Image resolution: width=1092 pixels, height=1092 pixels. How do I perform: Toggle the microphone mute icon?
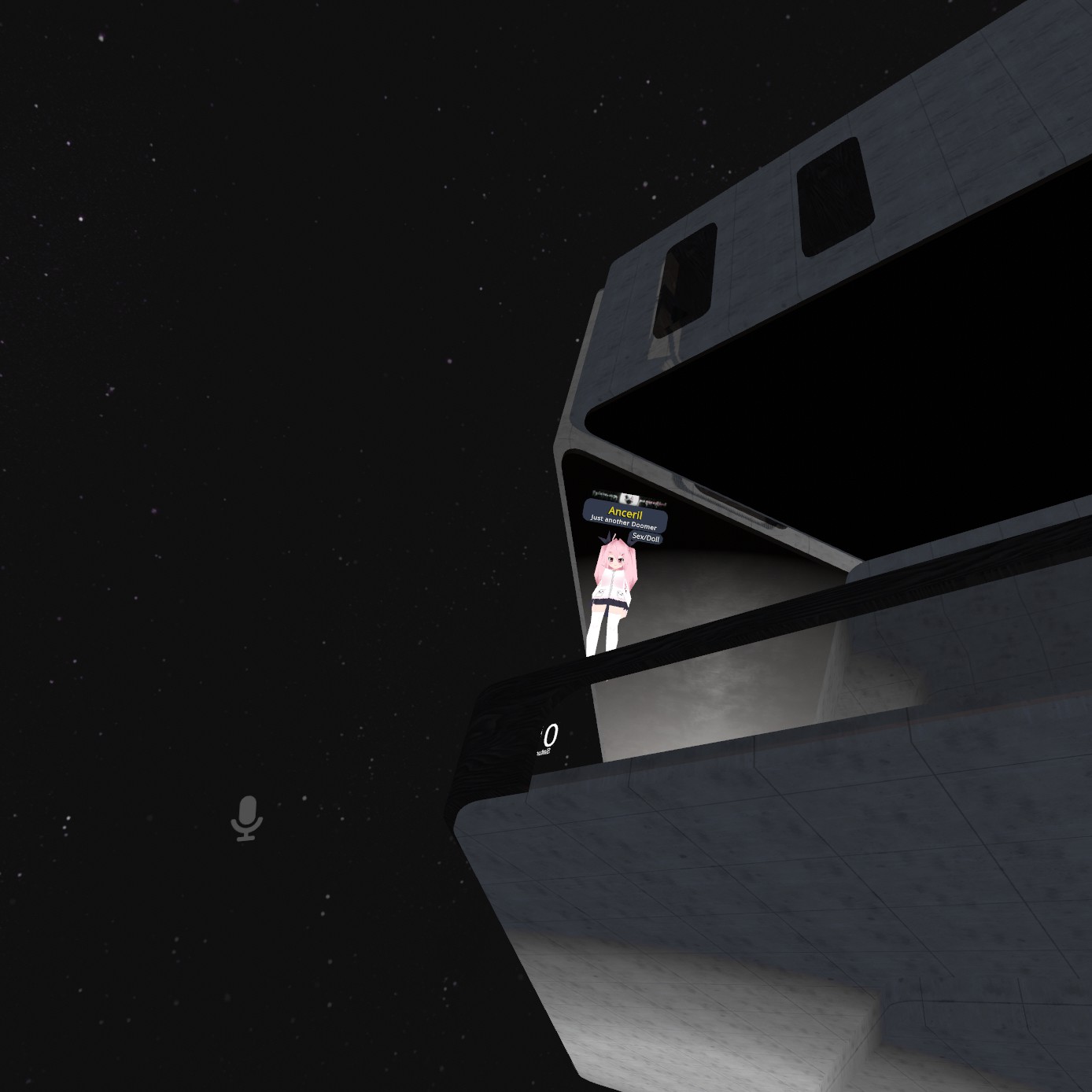(x=246, y=818)
